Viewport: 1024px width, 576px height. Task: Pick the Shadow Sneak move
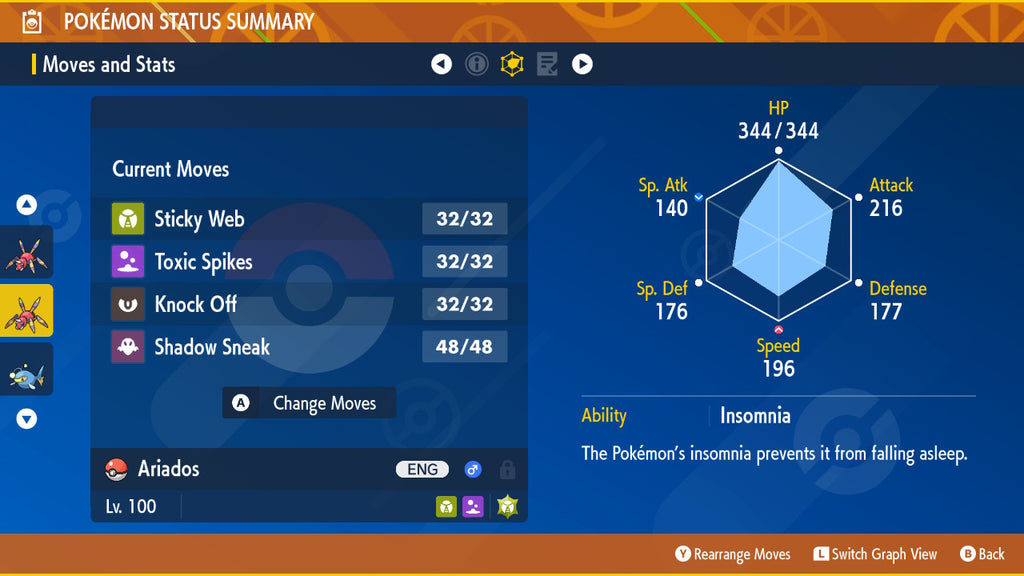(x=309, y=347)
